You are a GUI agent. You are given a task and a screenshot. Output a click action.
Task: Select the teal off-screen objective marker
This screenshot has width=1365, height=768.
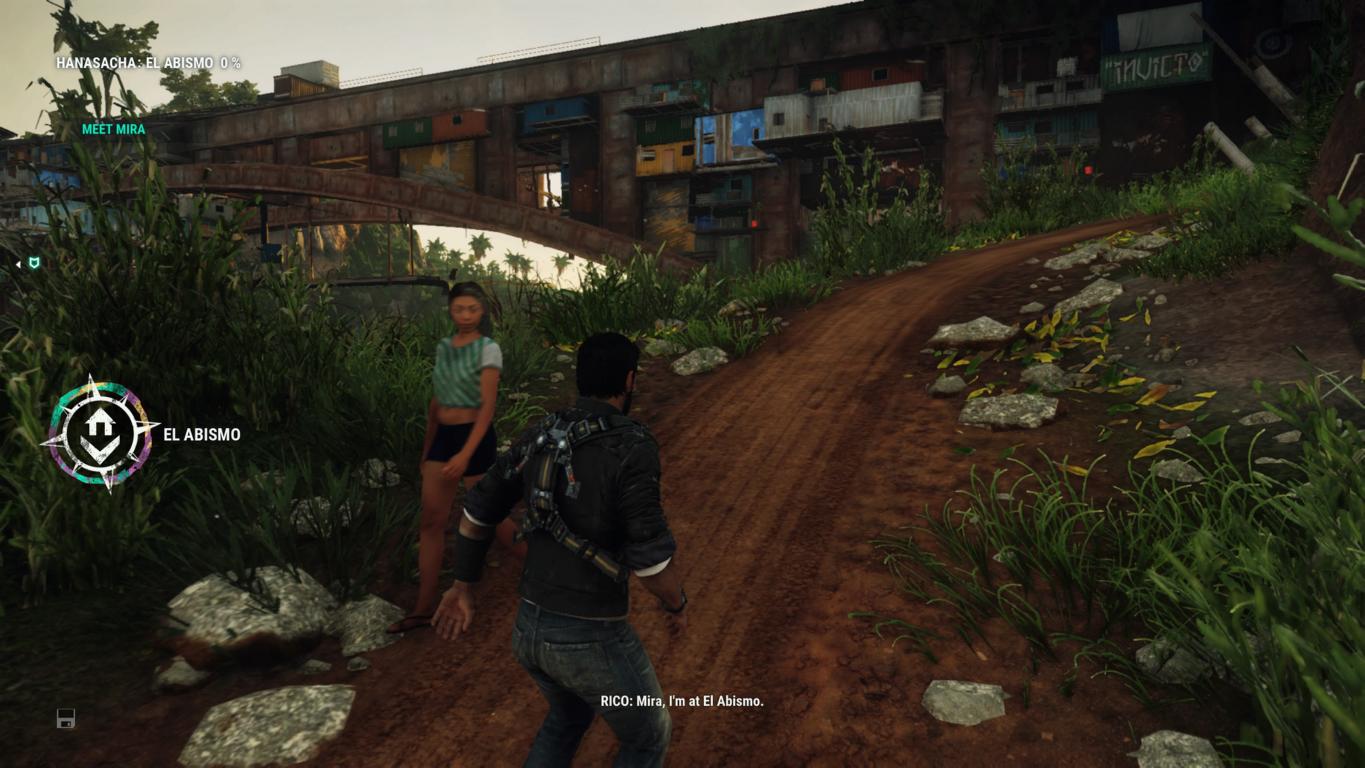[34, 263]
